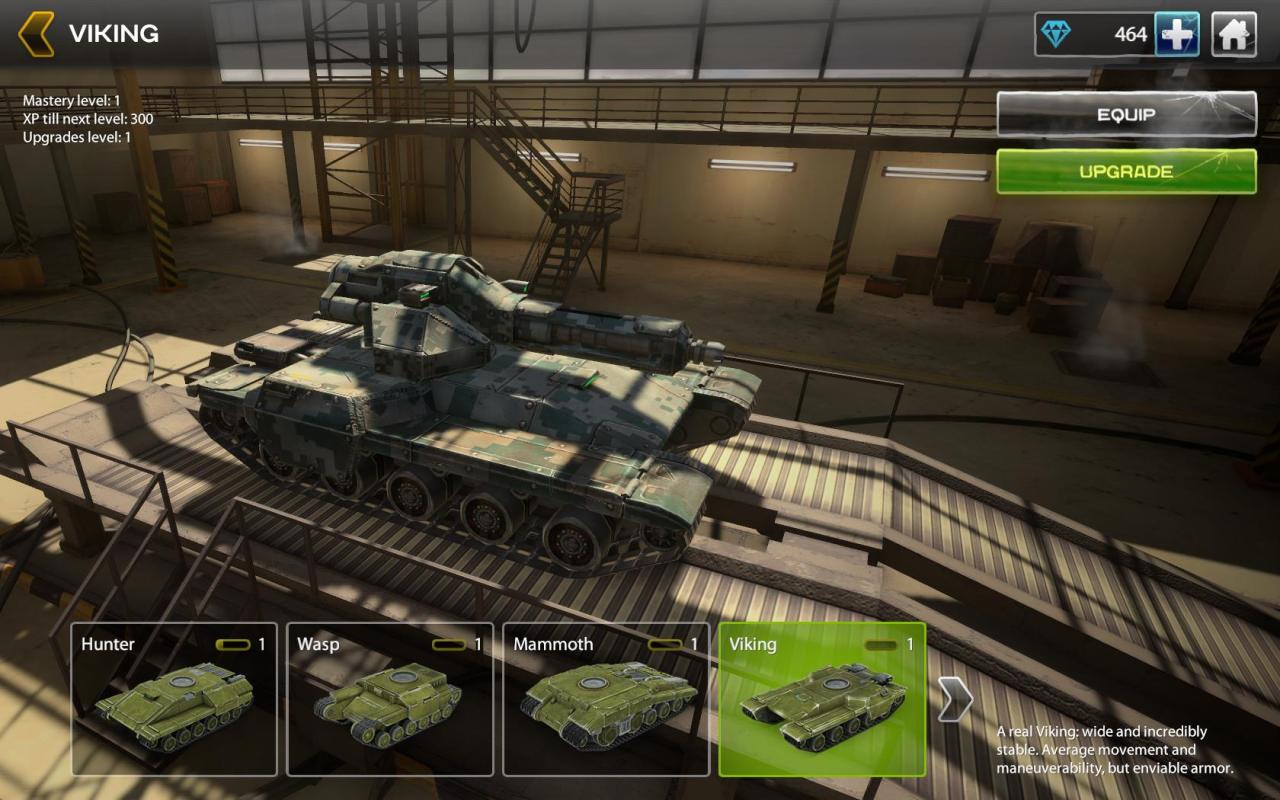Image resolution: width=1280 pixels, height=800 pixels.
Task: Select the Hunter hull card
Action: point(174,699)
